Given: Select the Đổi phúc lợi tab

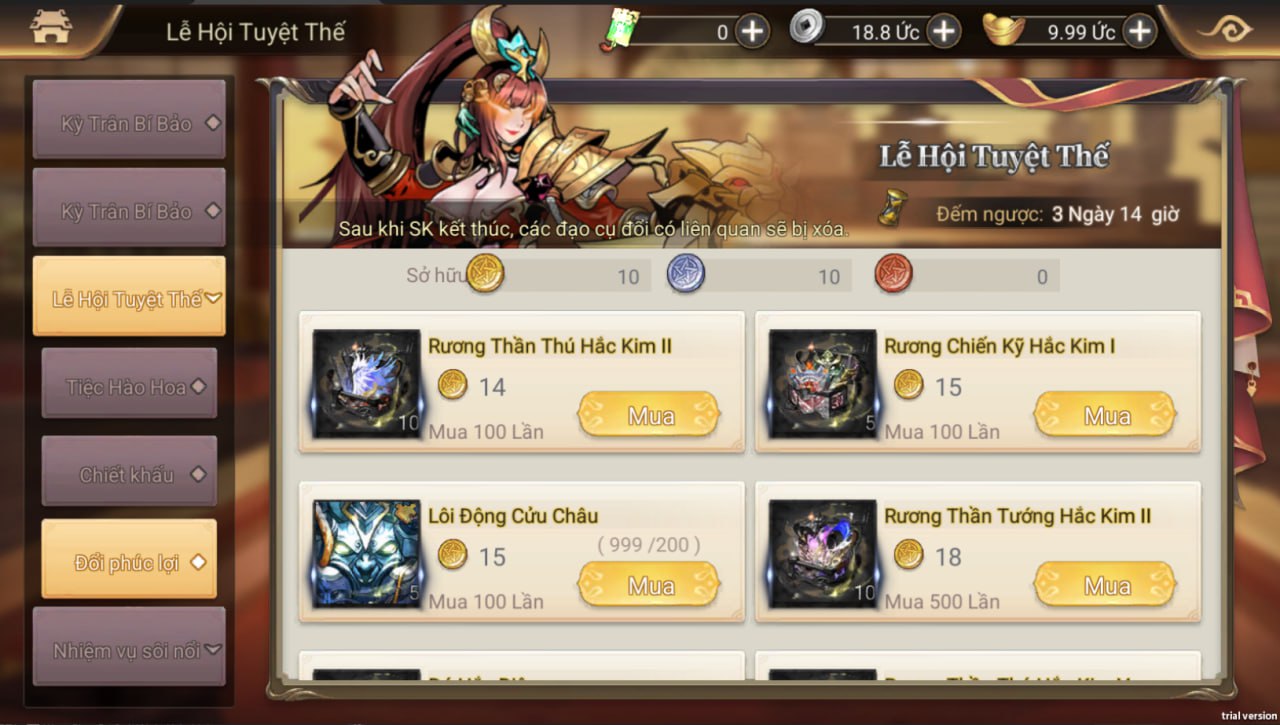Looking at the screenshot, I should coord(129,561).
